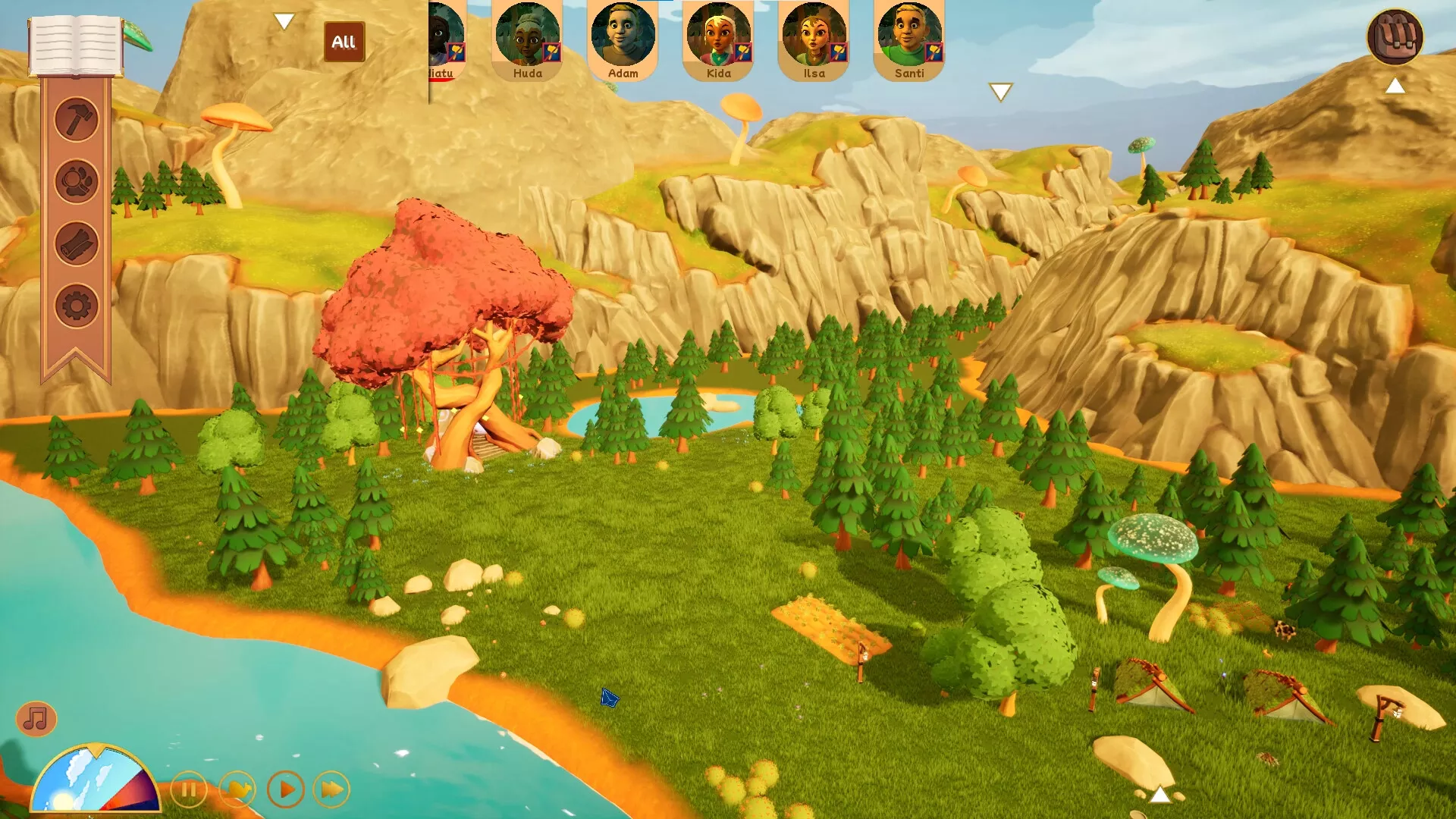The width and height of the screenshot is (1456, 819).
Task: Toggle the music note button
Action: point(36,718)
